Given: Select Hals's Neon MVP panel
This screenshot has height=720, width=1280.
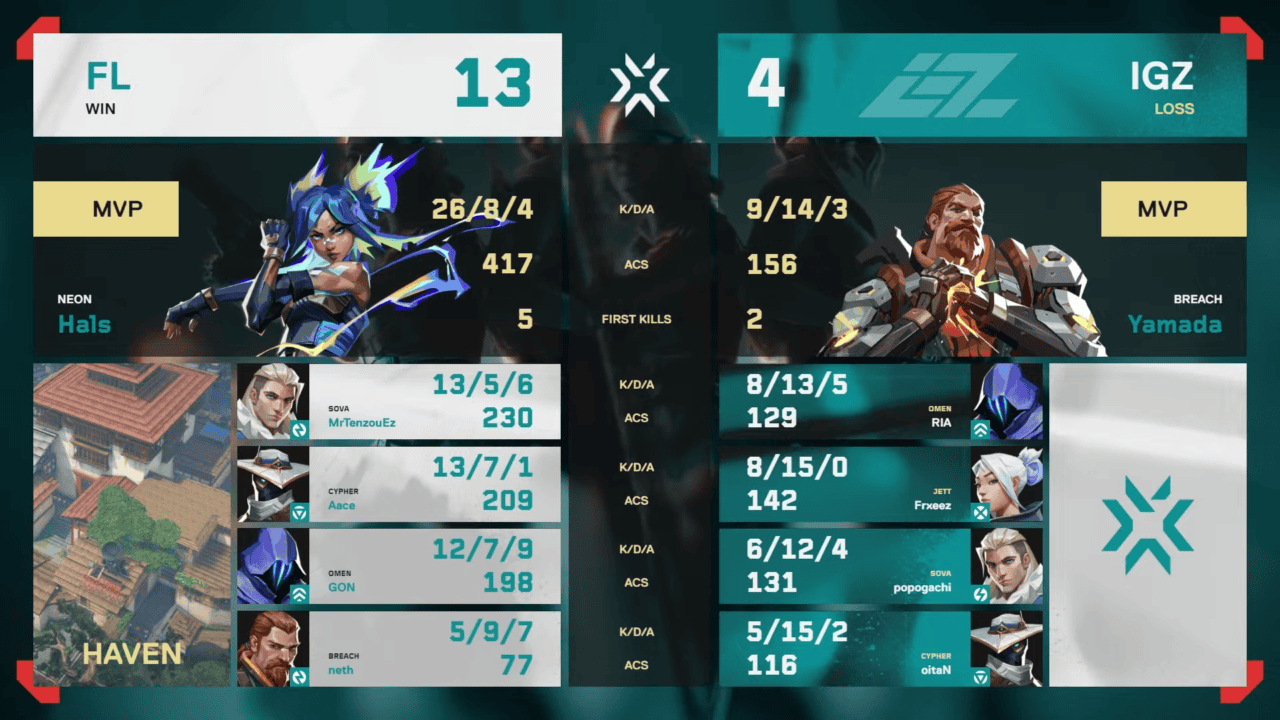Looking at the screenshot, I should coord(297,250).
